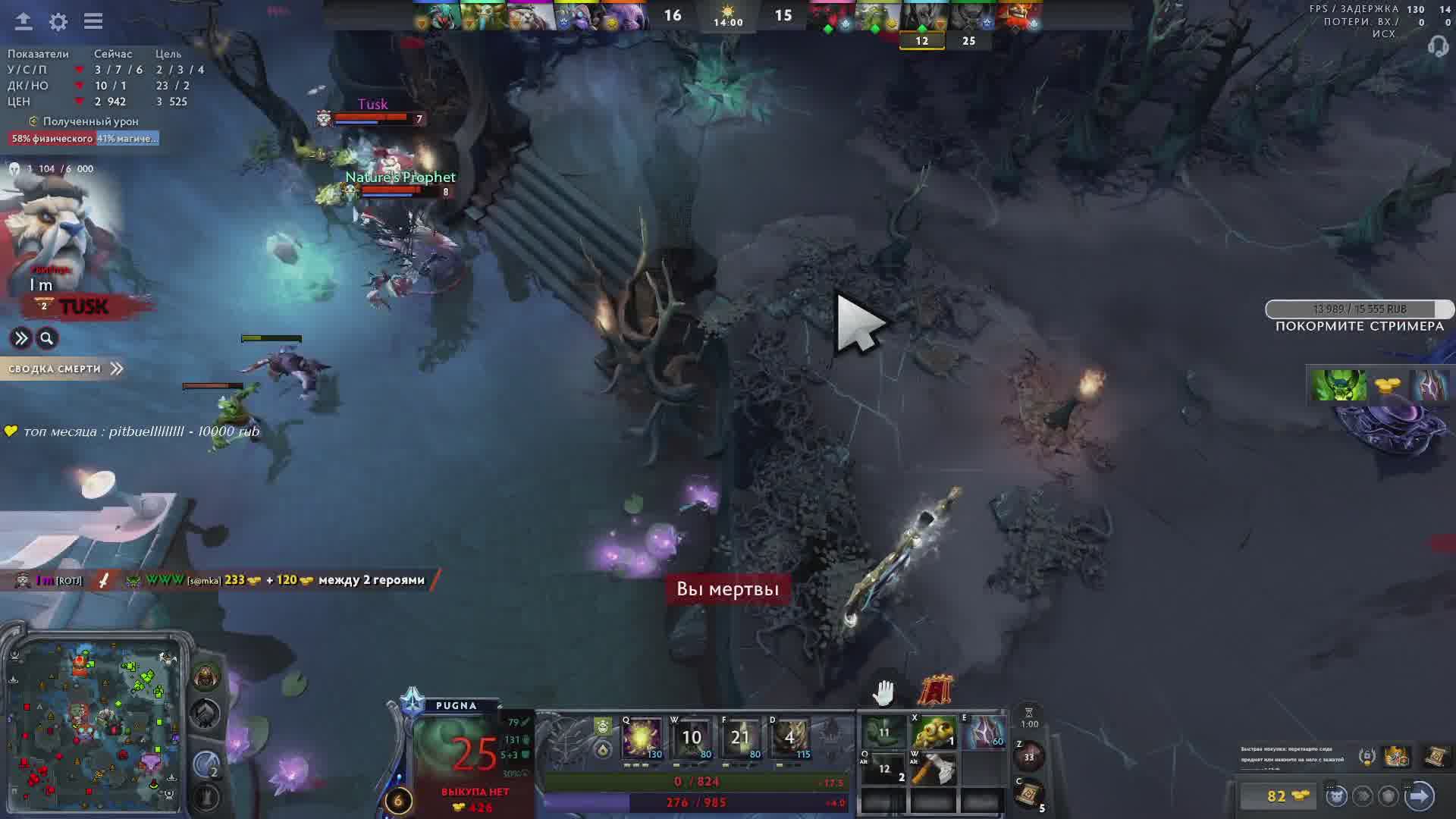Use the Town Portal Scroll slot

[1029, 794]
